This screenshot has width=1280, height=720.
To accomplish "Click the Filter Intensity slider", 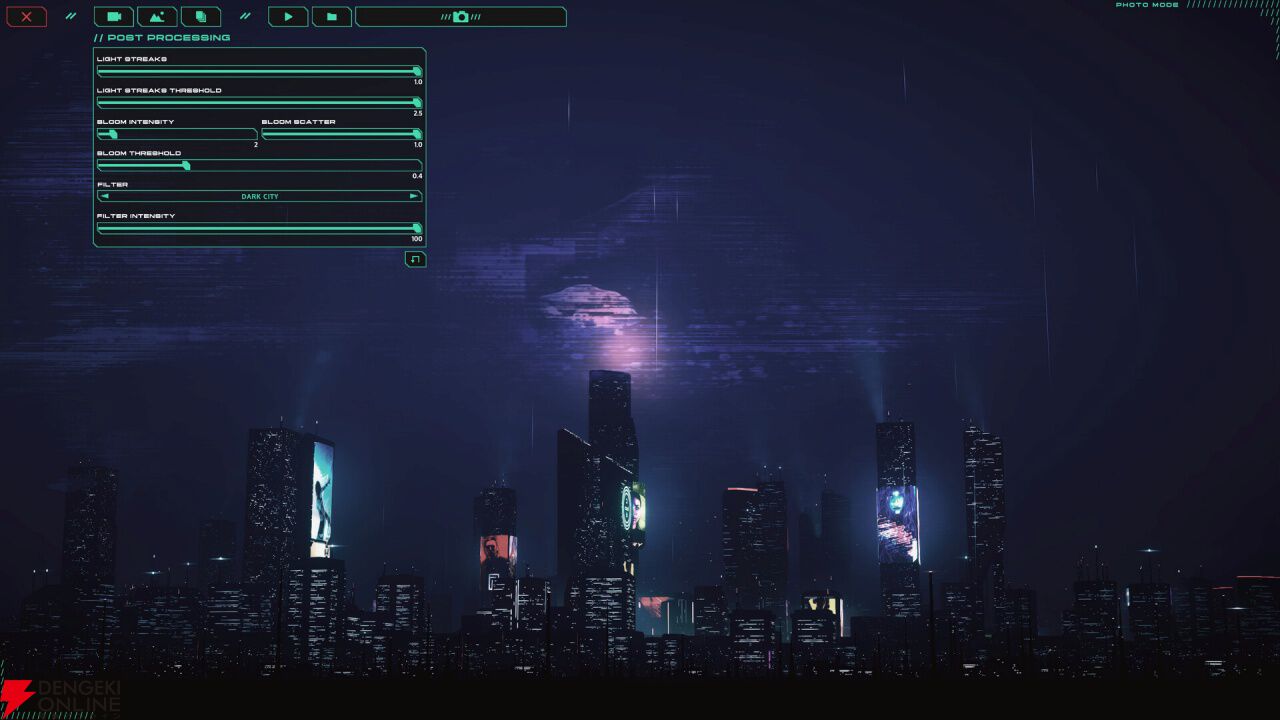I will pos(418,228).
